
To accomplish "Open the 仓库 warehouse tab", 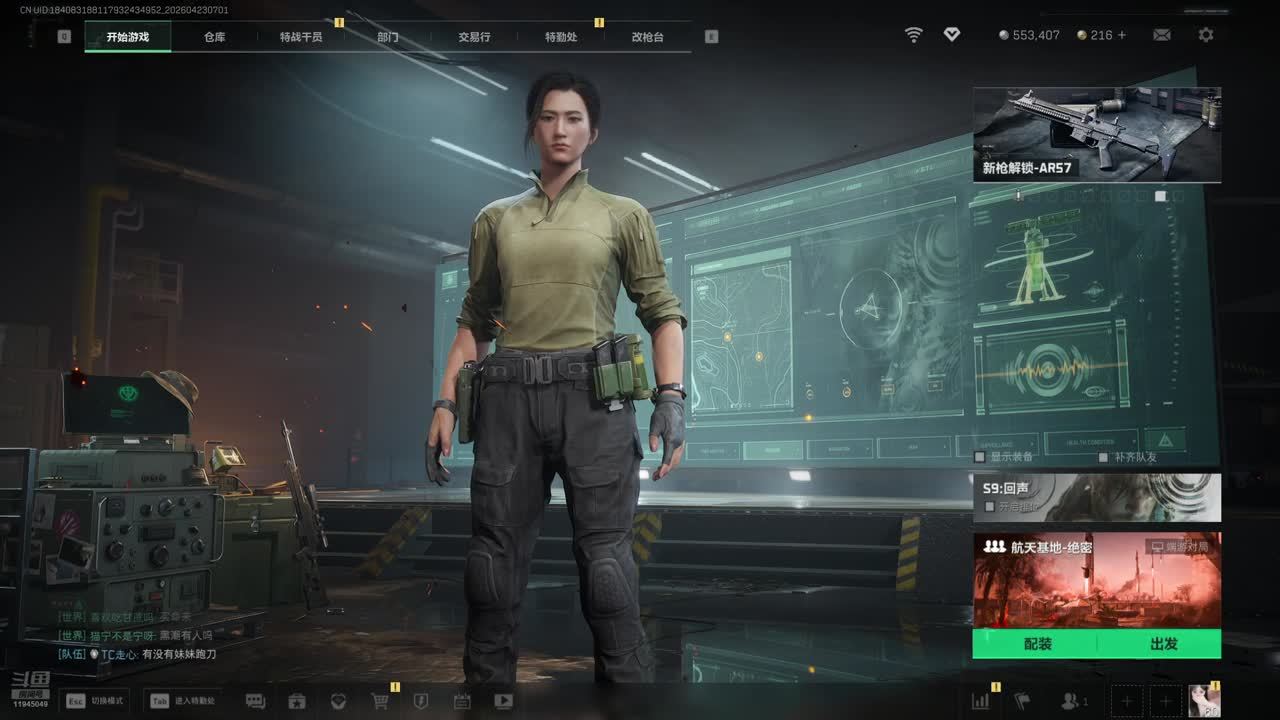I will (214, 37).
